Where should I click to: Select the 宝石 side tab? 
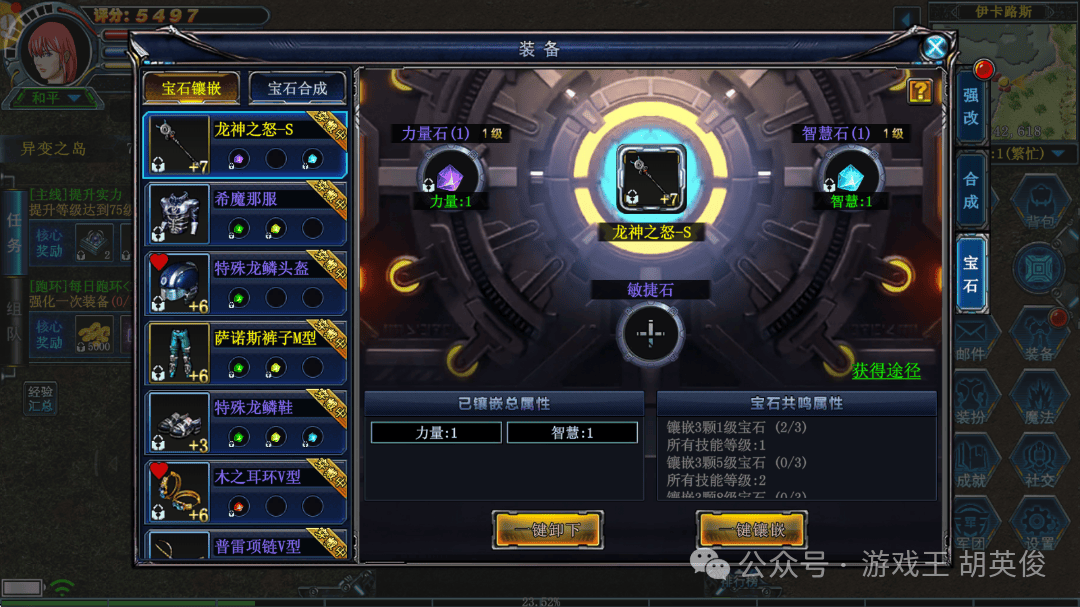(971, 275)
